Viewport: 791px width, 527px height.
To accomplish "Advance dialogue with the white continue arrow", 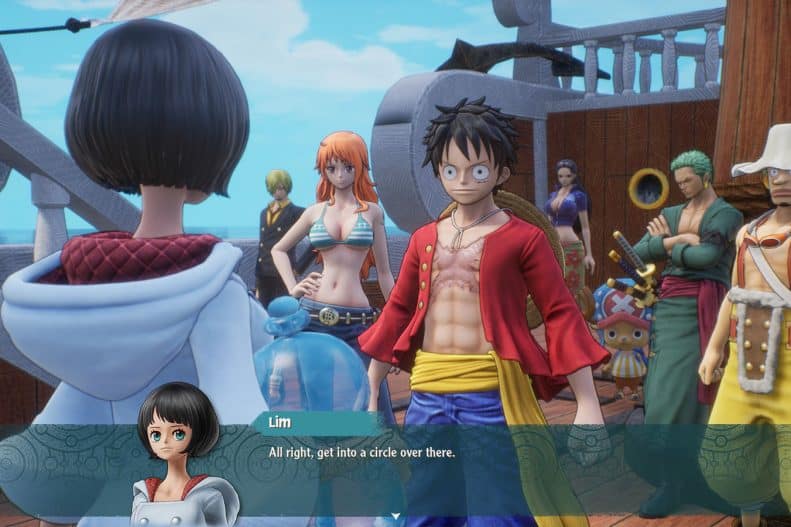I will 396,517.
